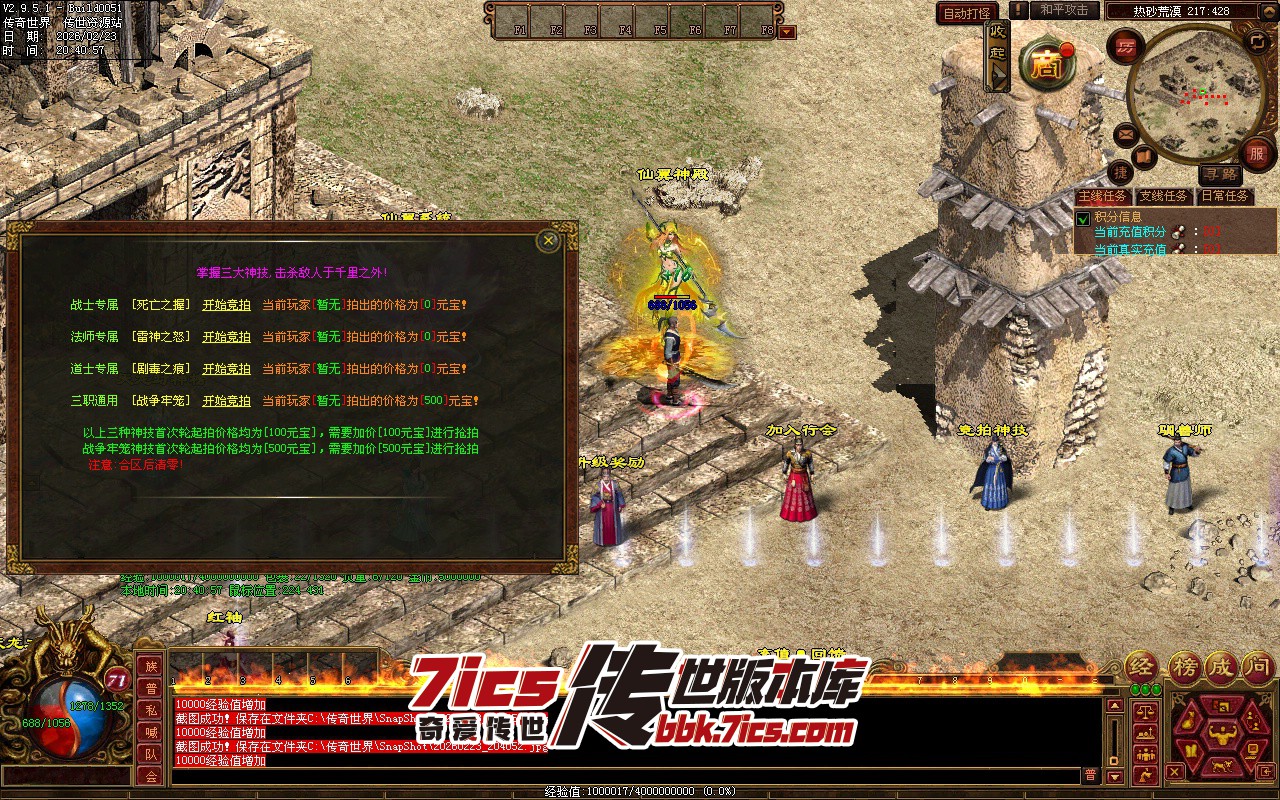Open the 寻路 pathfinding button

point(1219,174)
